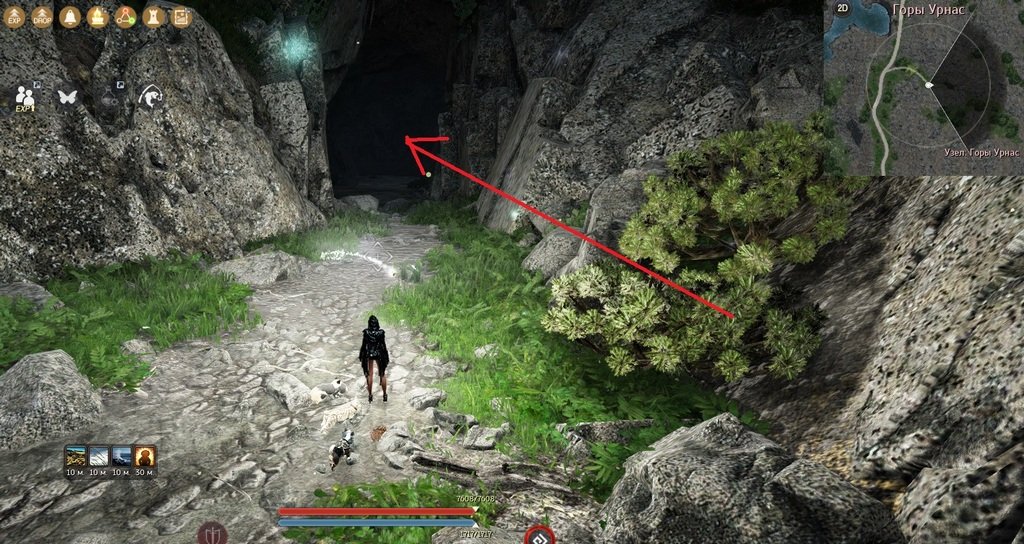The width and height of the screenshot is (1024, 544).
Task: Click the castle tower icon
Action: point(152,17)
